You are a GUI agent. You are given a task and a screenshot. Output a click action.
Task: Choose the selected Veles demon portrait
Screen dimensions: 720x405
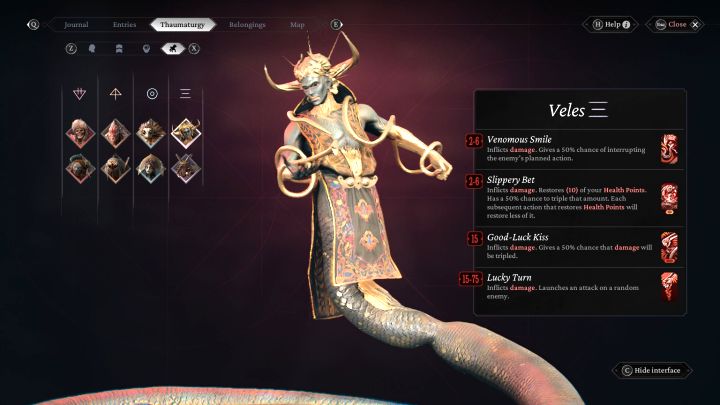pos(186,132)
